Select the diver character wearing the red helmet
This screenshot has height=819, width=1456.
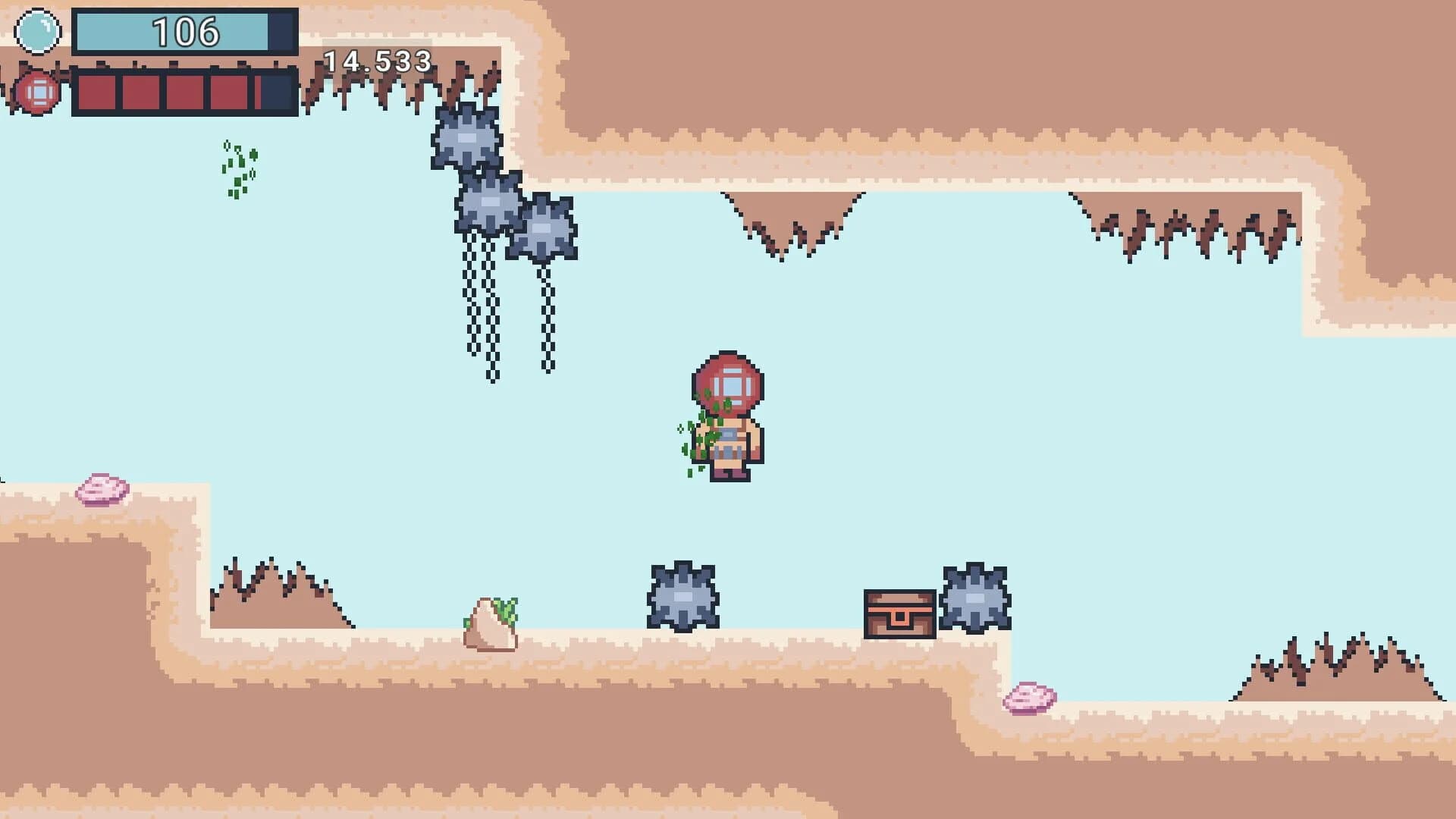[x=728, y=413]
